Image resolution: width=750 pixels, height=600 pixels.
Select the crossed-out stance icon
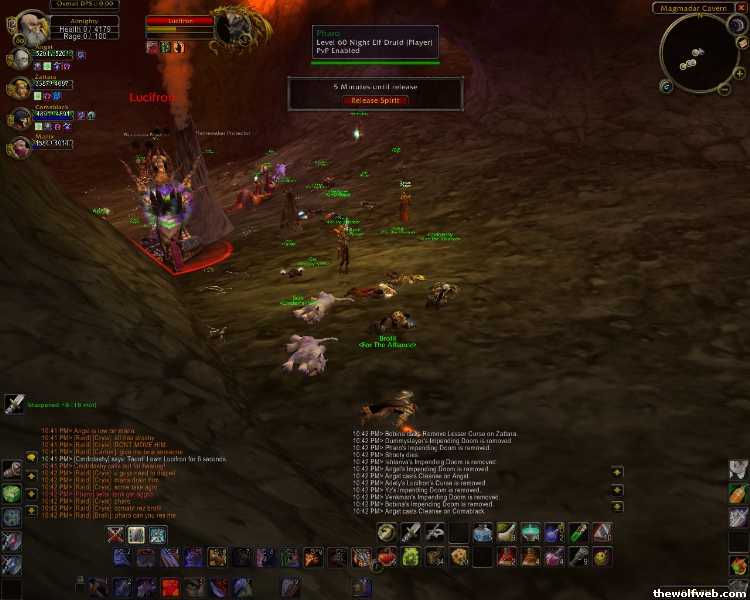click(x=112, y=535)
